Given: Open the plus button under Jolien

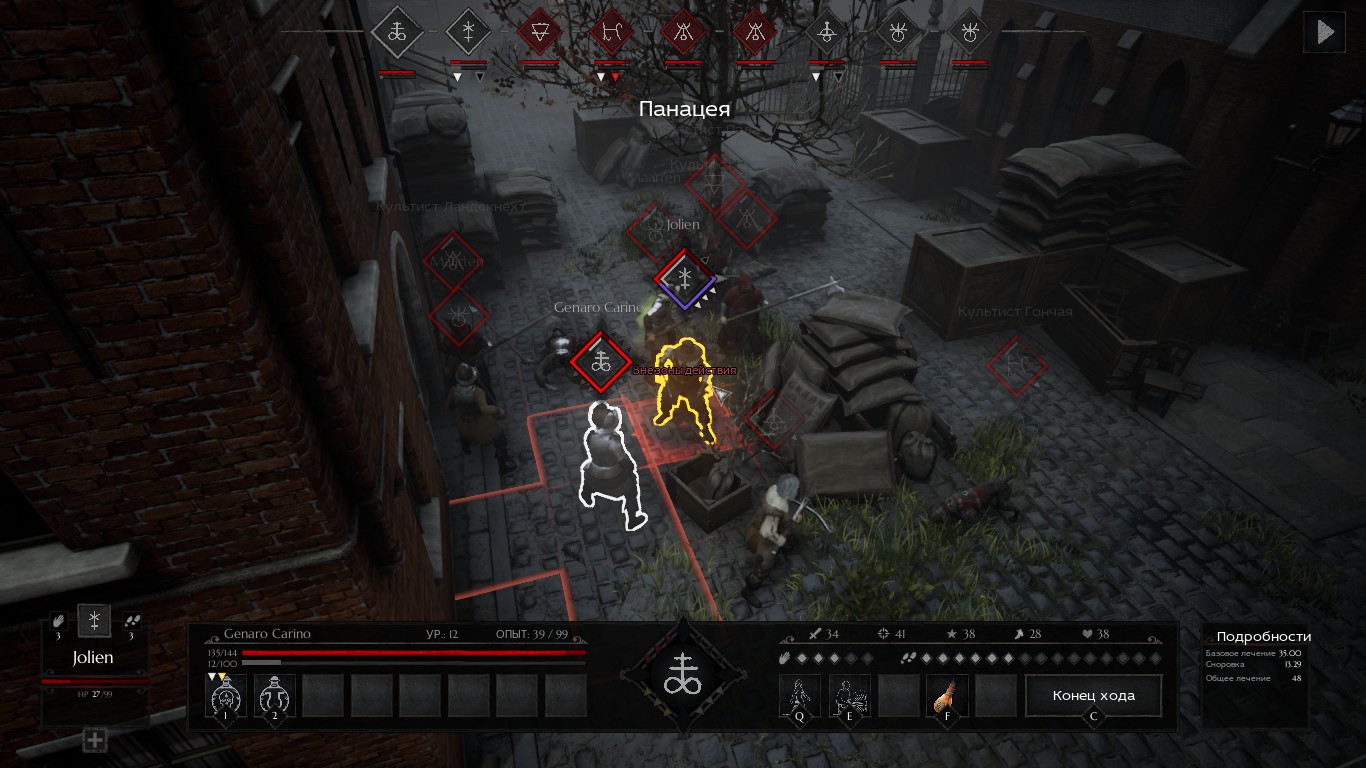Looking at the screenshot, I should pyautogui.click(x=94, y=740).
